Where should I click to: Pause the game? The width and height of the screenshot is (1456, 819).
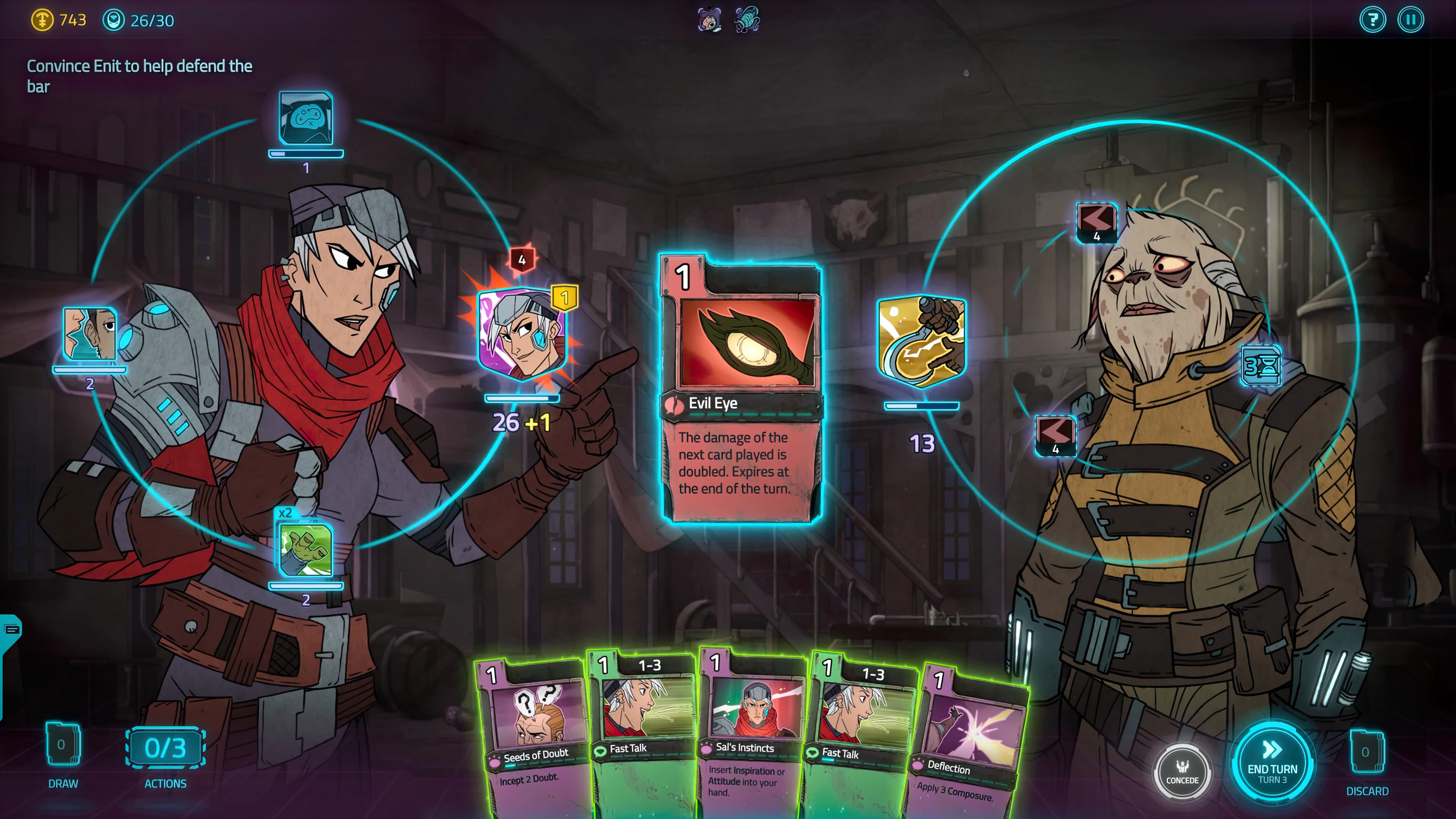1410,20
